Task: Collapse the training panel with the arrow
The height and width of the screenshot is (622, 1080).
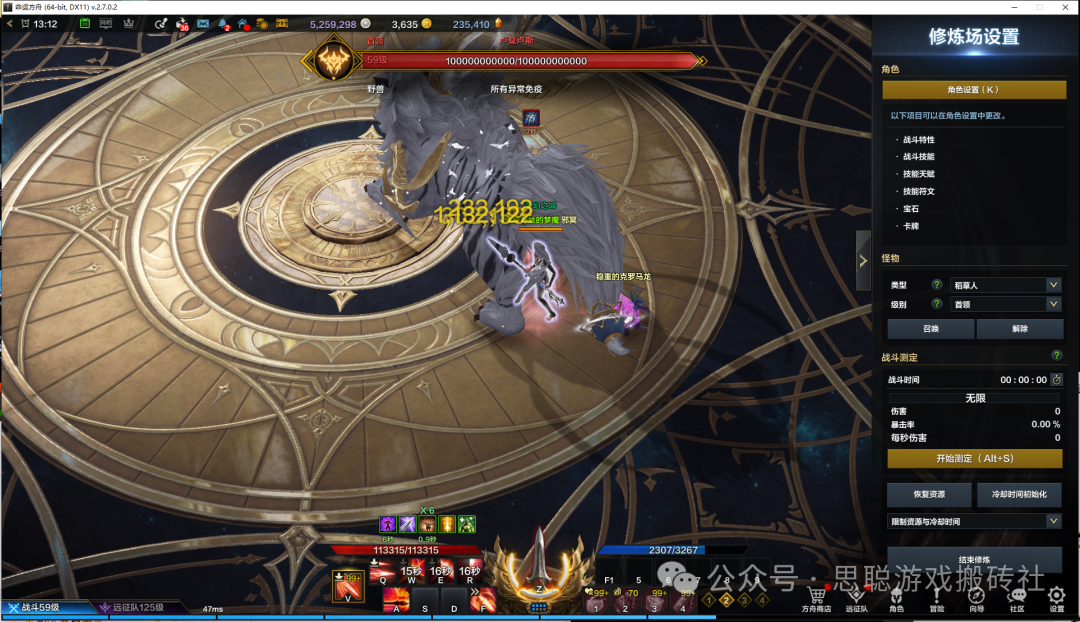Action: pyautogui.click(x=863, y=260)
